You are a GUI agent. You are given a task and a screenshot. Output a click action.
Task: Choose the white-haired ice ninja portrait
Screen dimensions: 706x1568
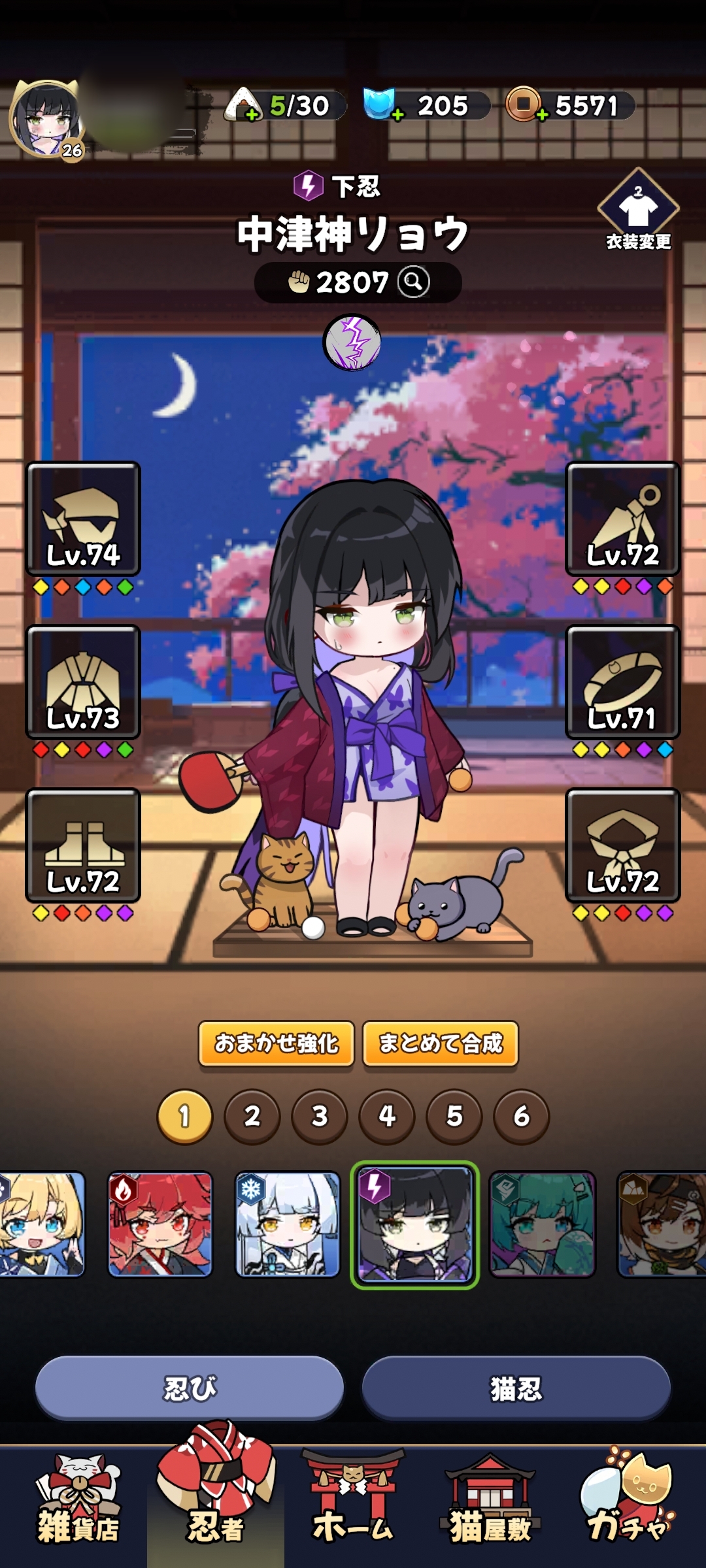coord(288,1224)
